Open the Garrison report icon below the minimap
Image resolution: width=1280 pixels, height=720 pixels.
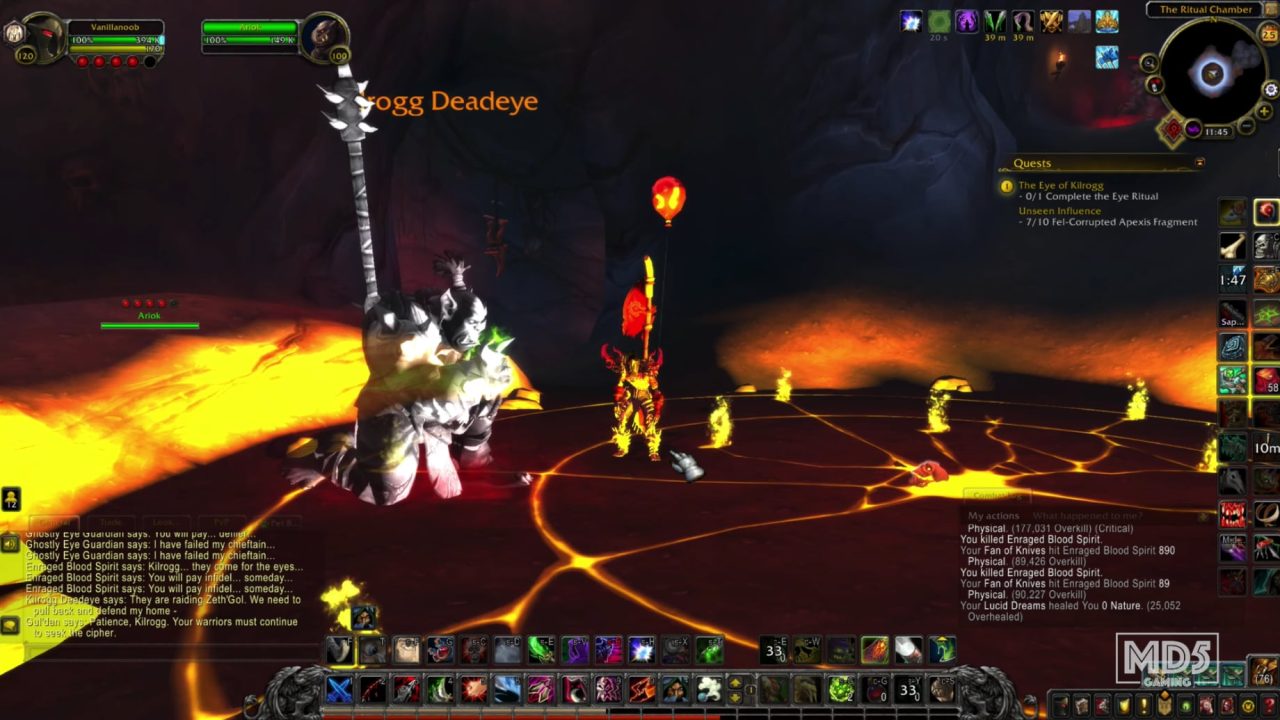coord(1171,129)
